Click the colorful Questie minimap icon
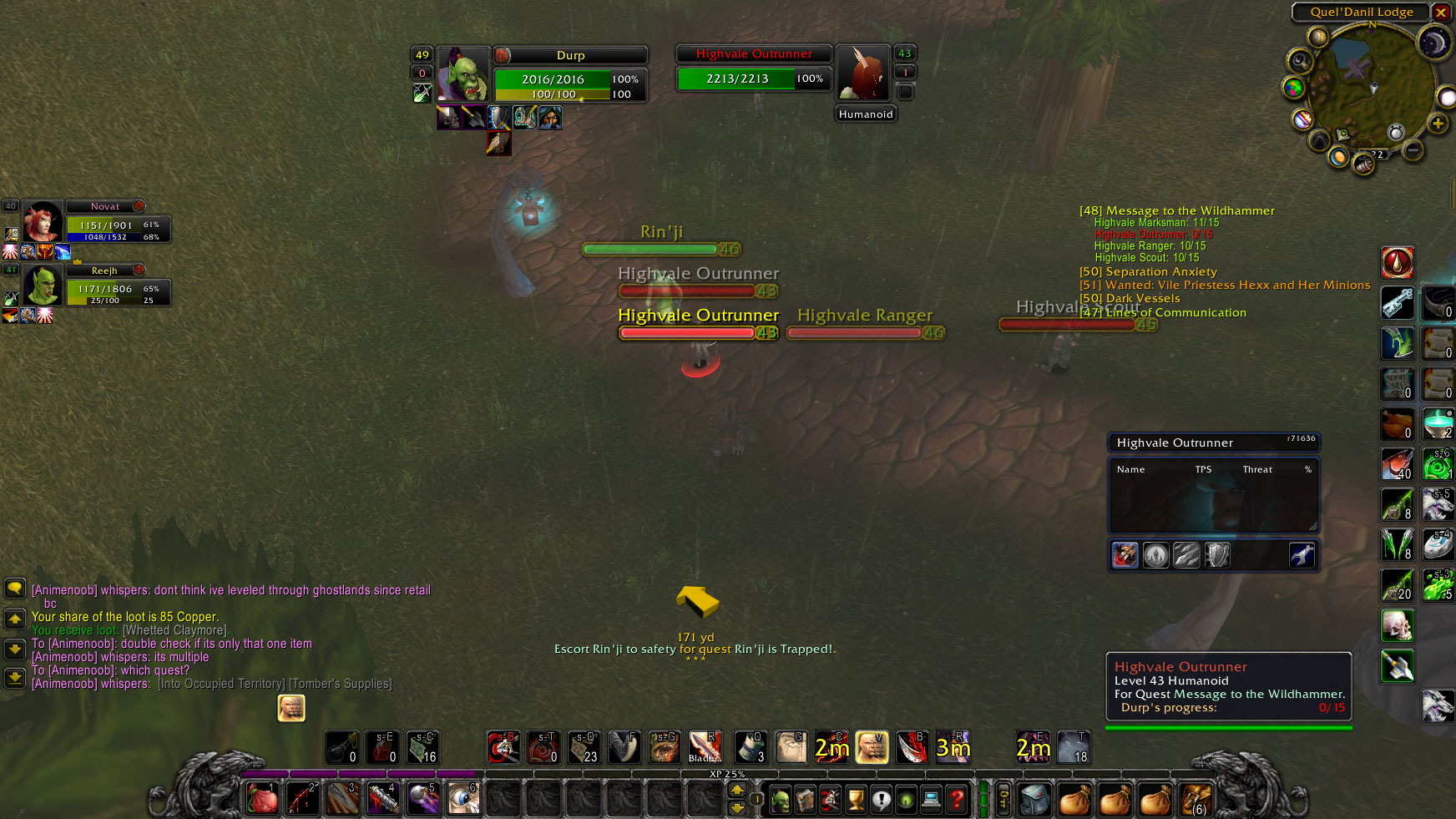The image size is (1456, 819). [x=1292, y=87]
